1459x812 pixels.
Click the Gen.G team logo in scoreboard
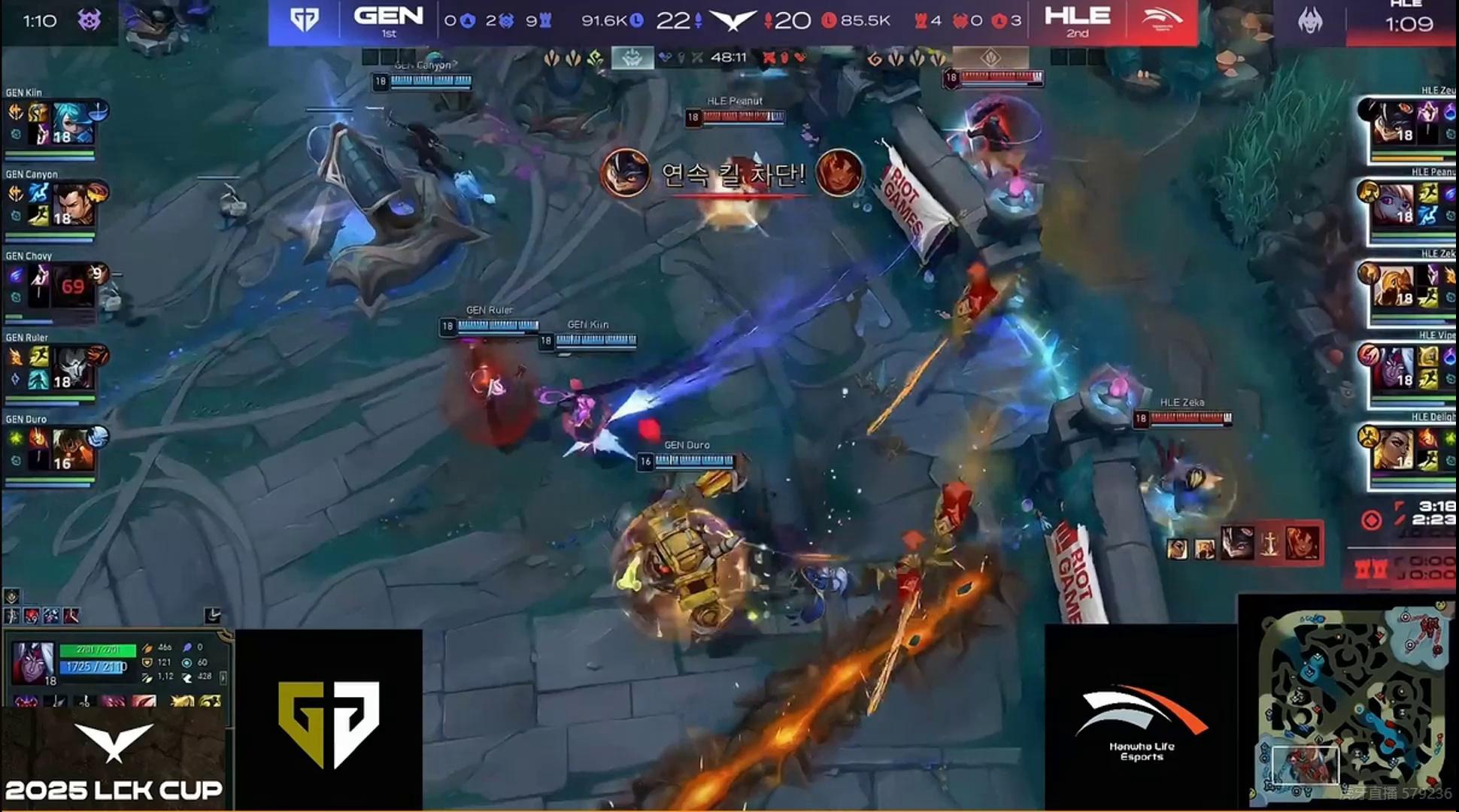305,21
